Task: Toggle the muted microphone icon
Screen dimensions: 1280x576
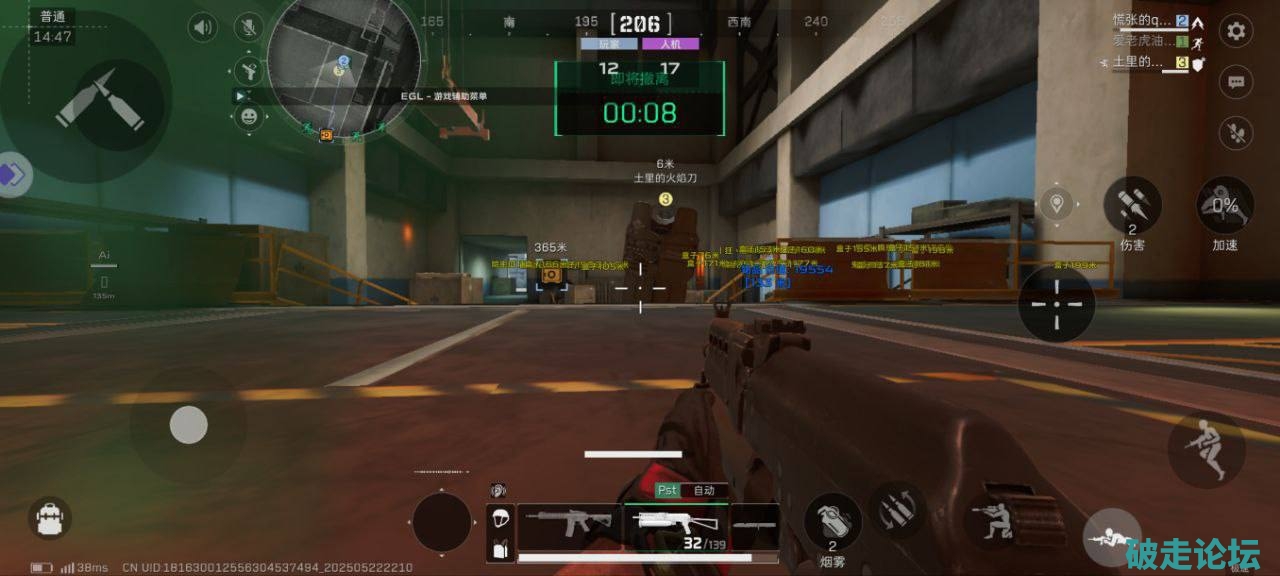Action: (247, 27)
